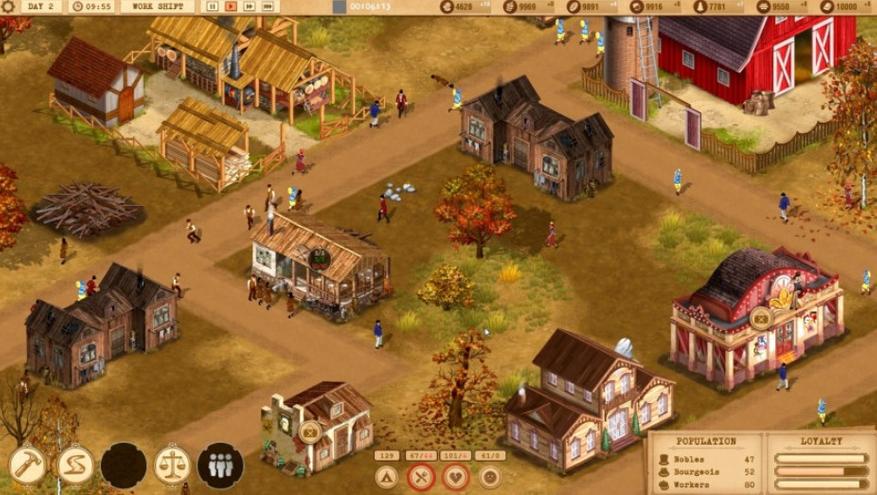Open the balance scales laws menu

pyautogui.click(x=172, y=465)
